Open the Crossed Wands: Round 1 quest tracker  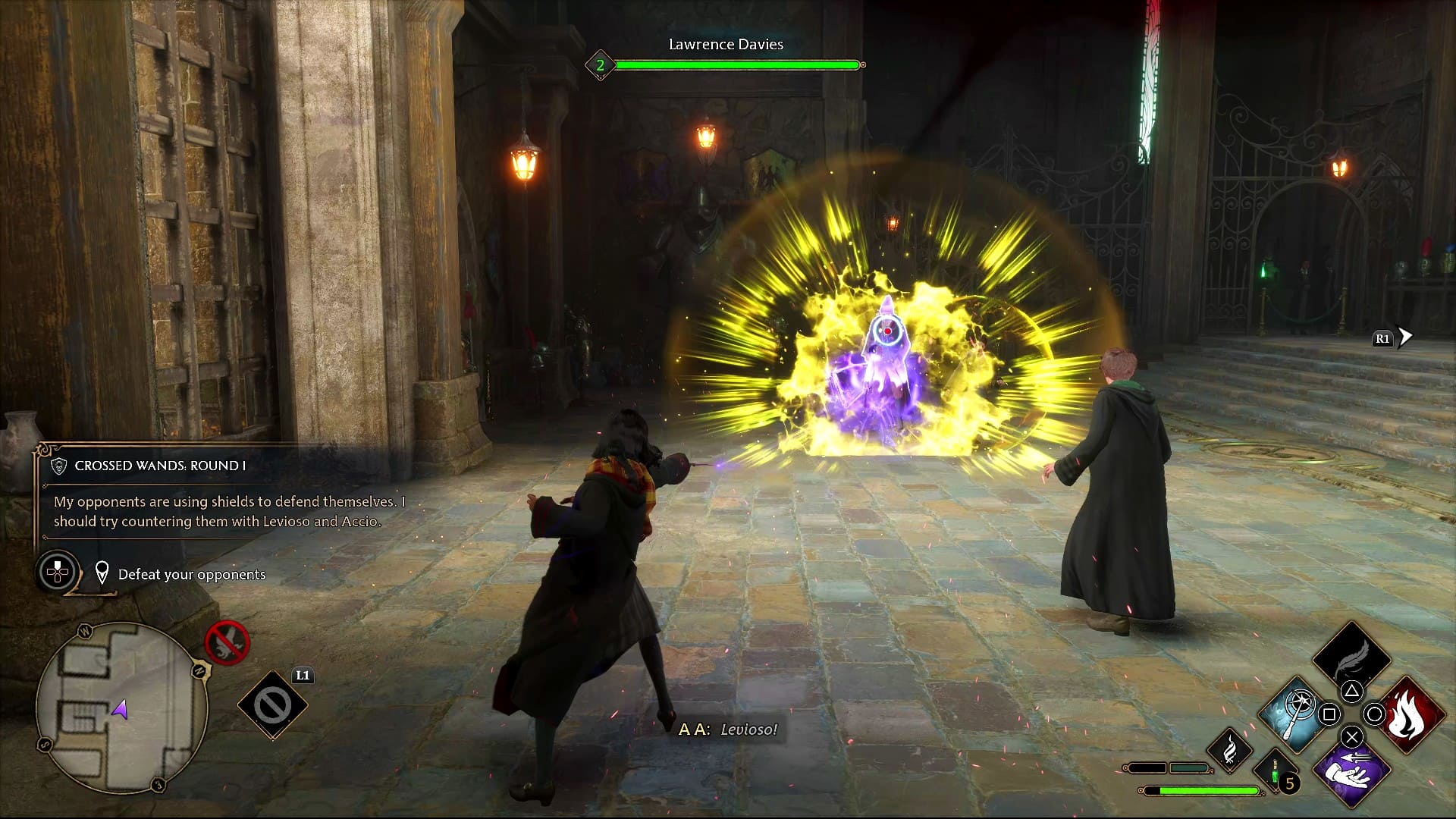[x=160, y=466]
